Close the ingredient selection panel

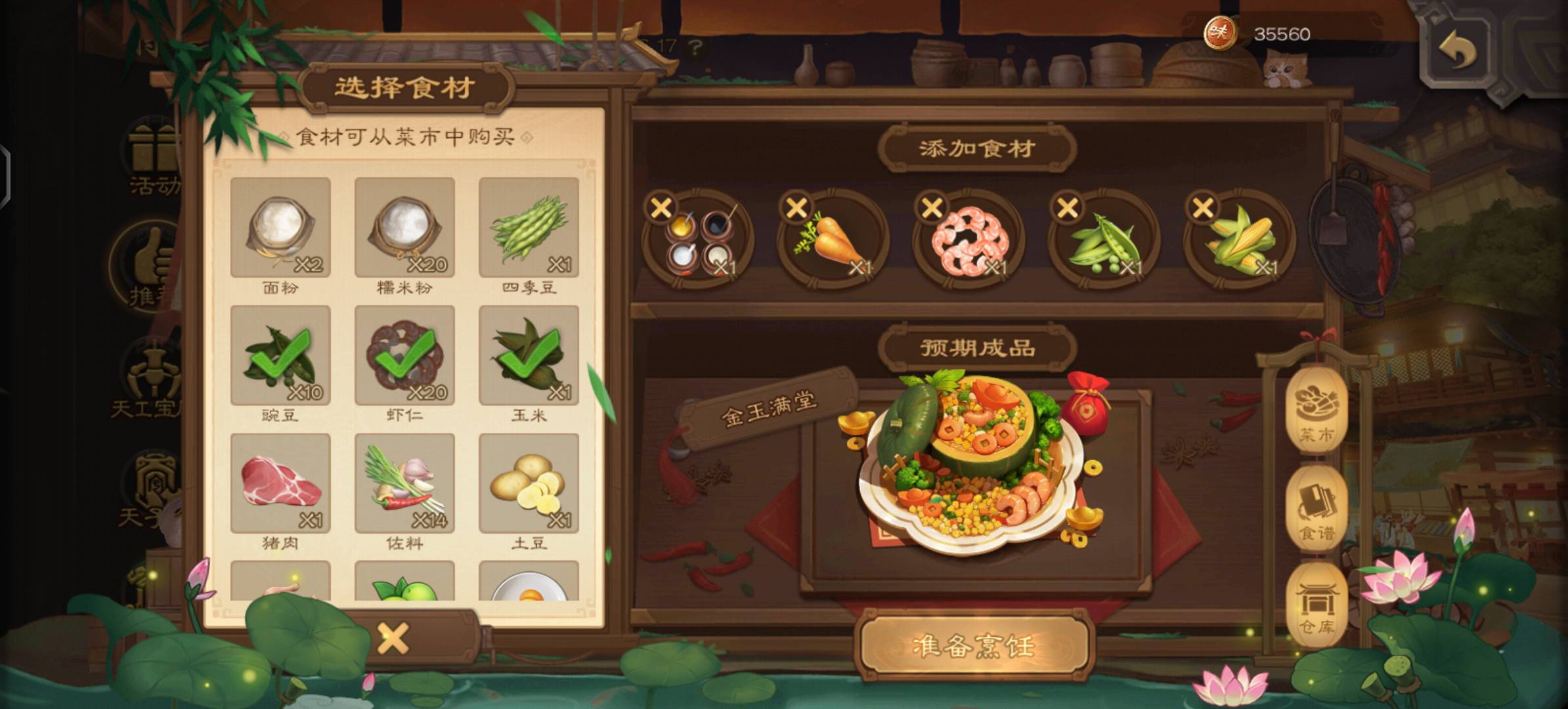(393, 638)
